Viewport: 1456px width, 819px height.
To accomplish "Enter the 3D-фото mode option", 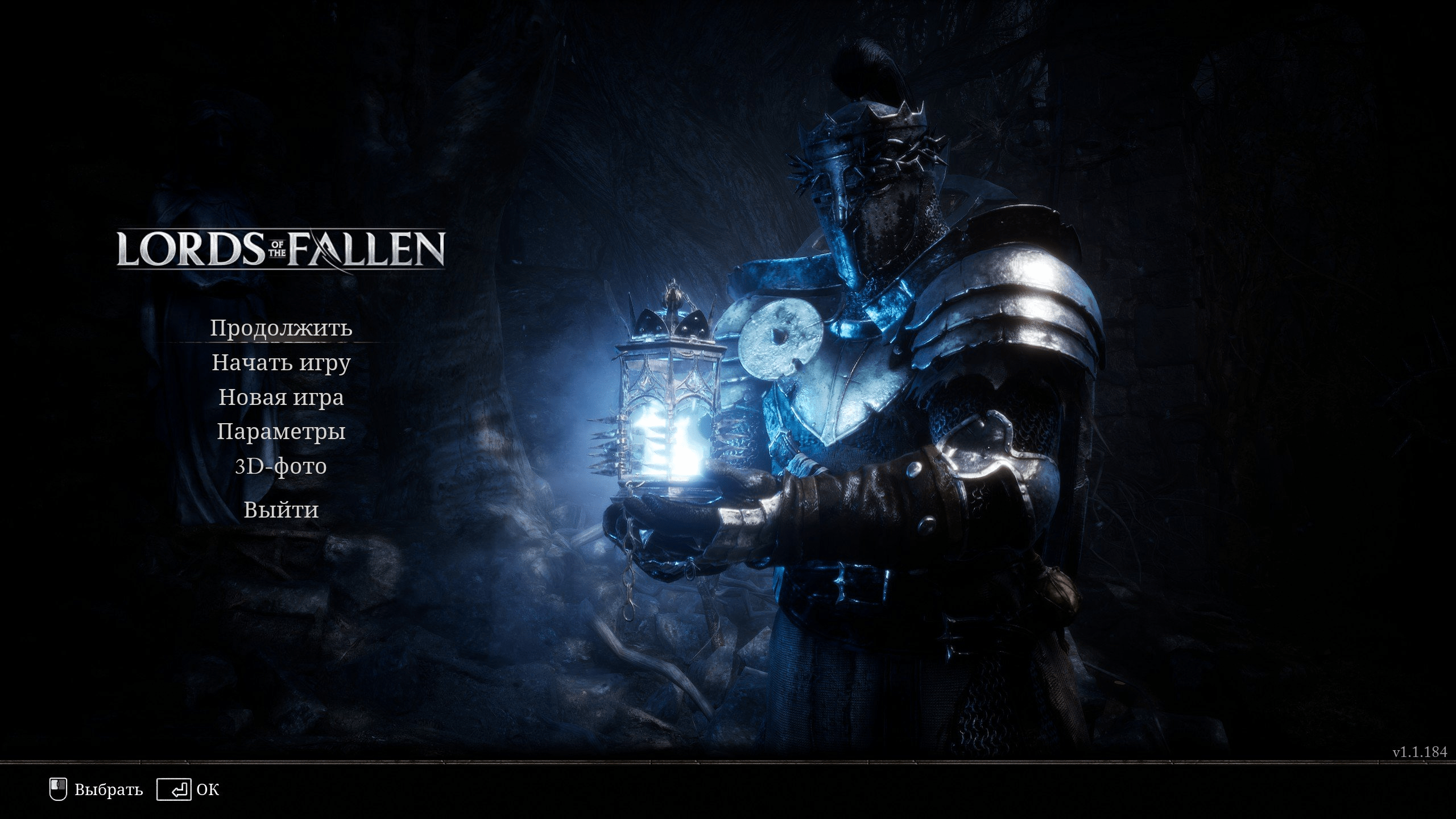I will [x=282, y=466].
